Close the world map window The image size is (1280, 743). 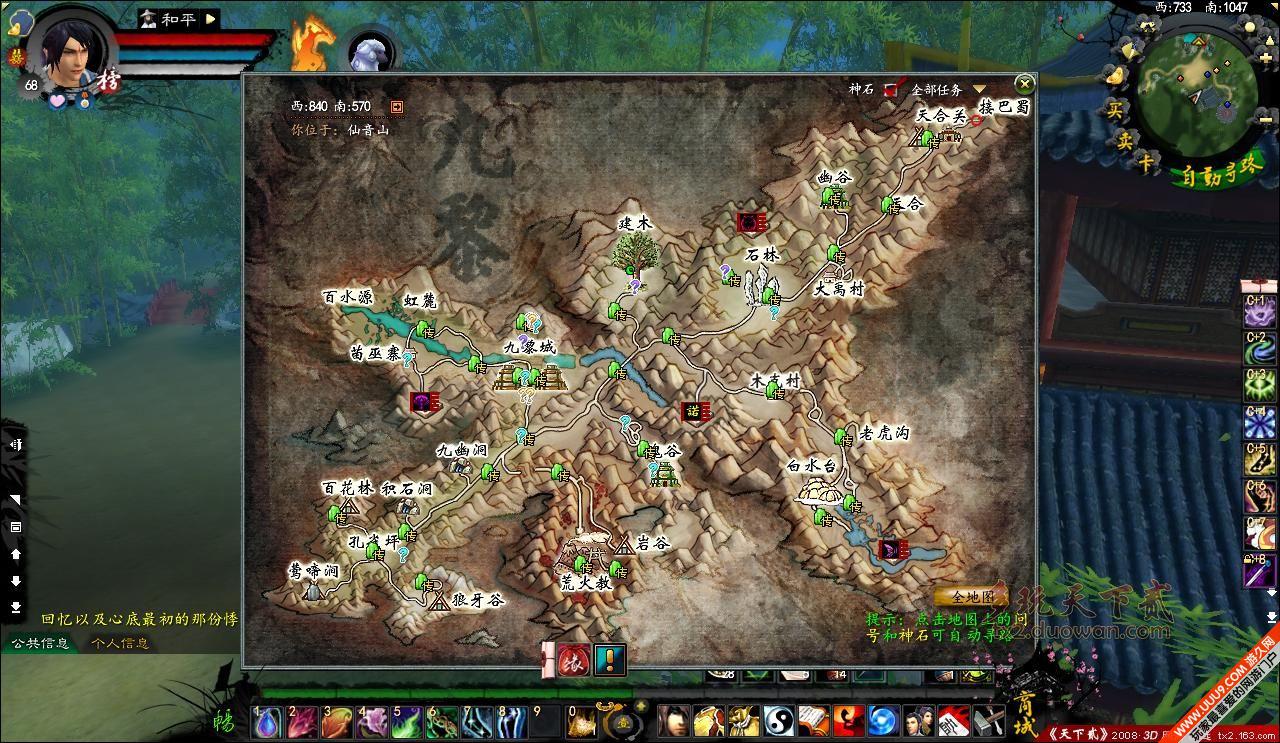pyautogui.click(x=1024, y=84)
